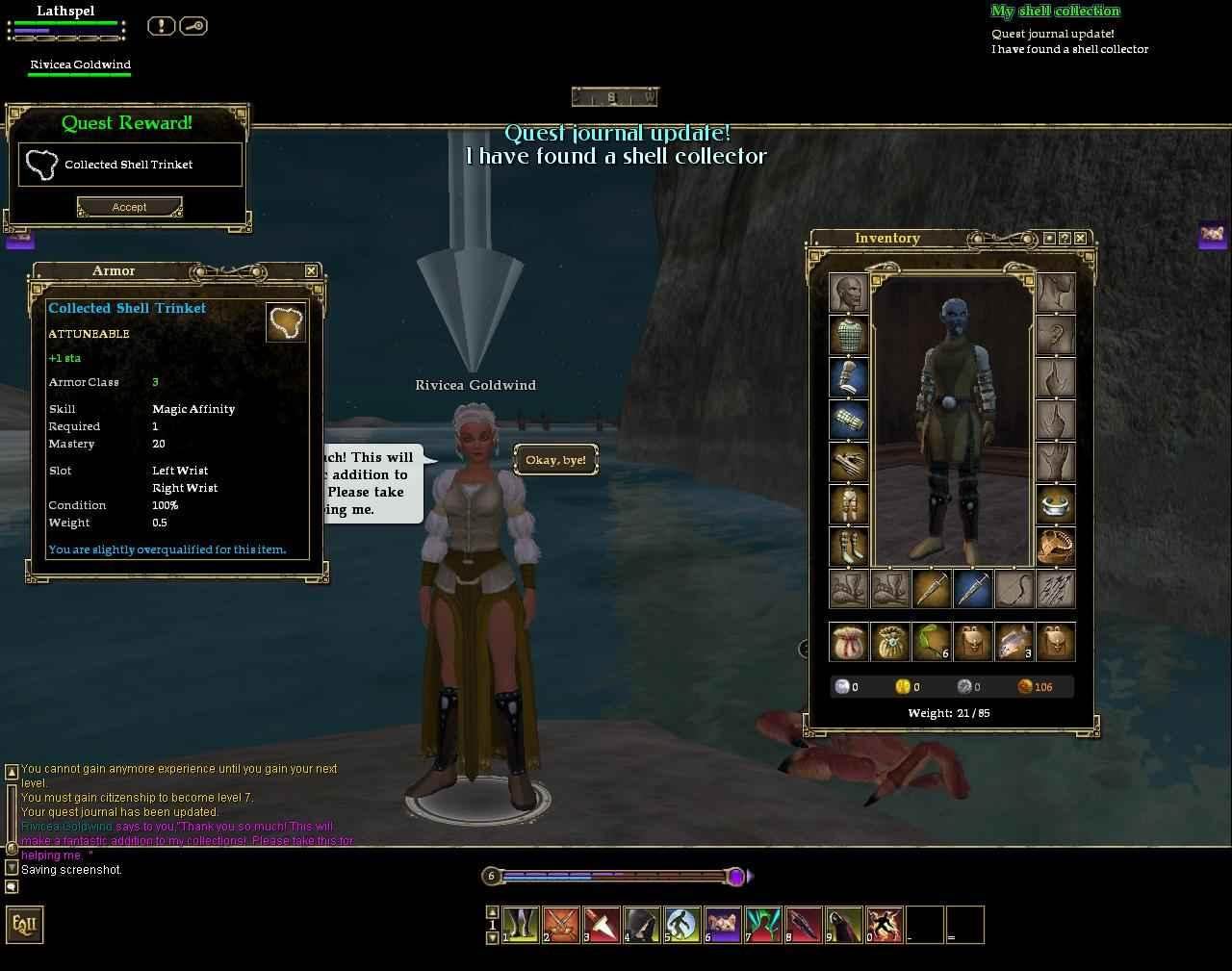Activate the sprinting figure ability in hotbar slot 5

681,925
